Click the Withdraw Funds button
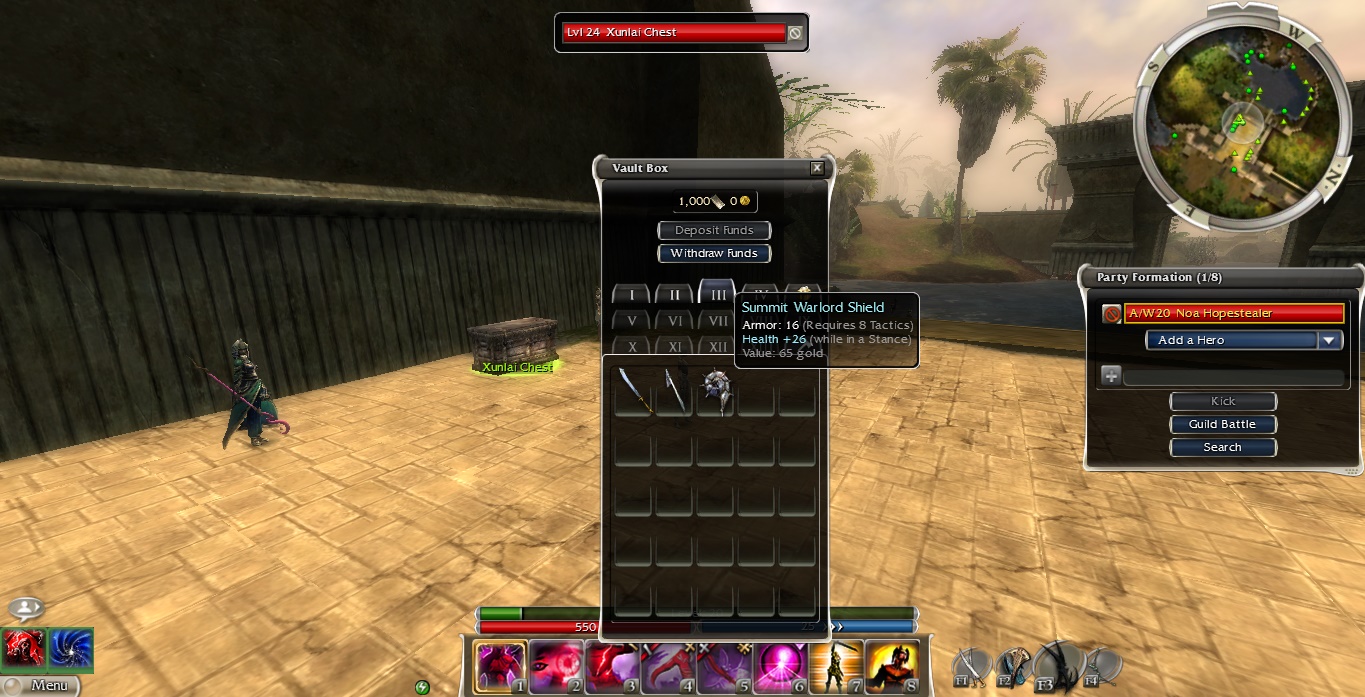The image size is (1365, 697). tap(714, 253)
